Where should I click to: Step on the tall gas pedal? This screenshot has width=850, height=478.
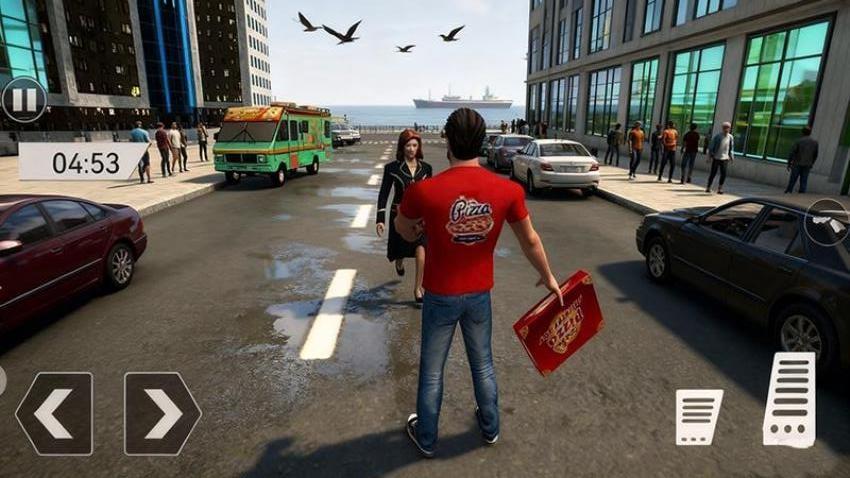(x=789, y=399)
